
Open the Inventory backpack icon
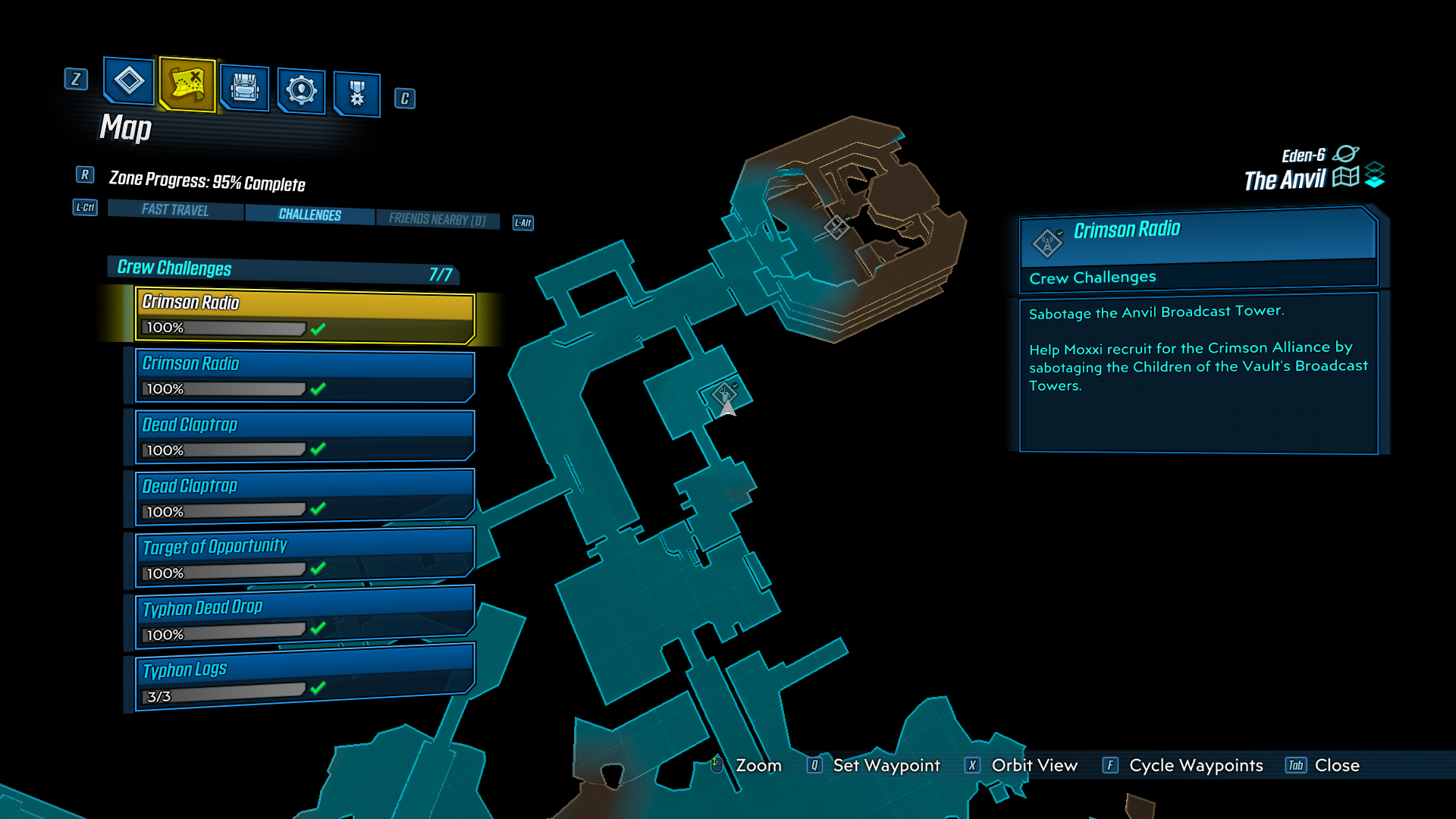(244, 86)
